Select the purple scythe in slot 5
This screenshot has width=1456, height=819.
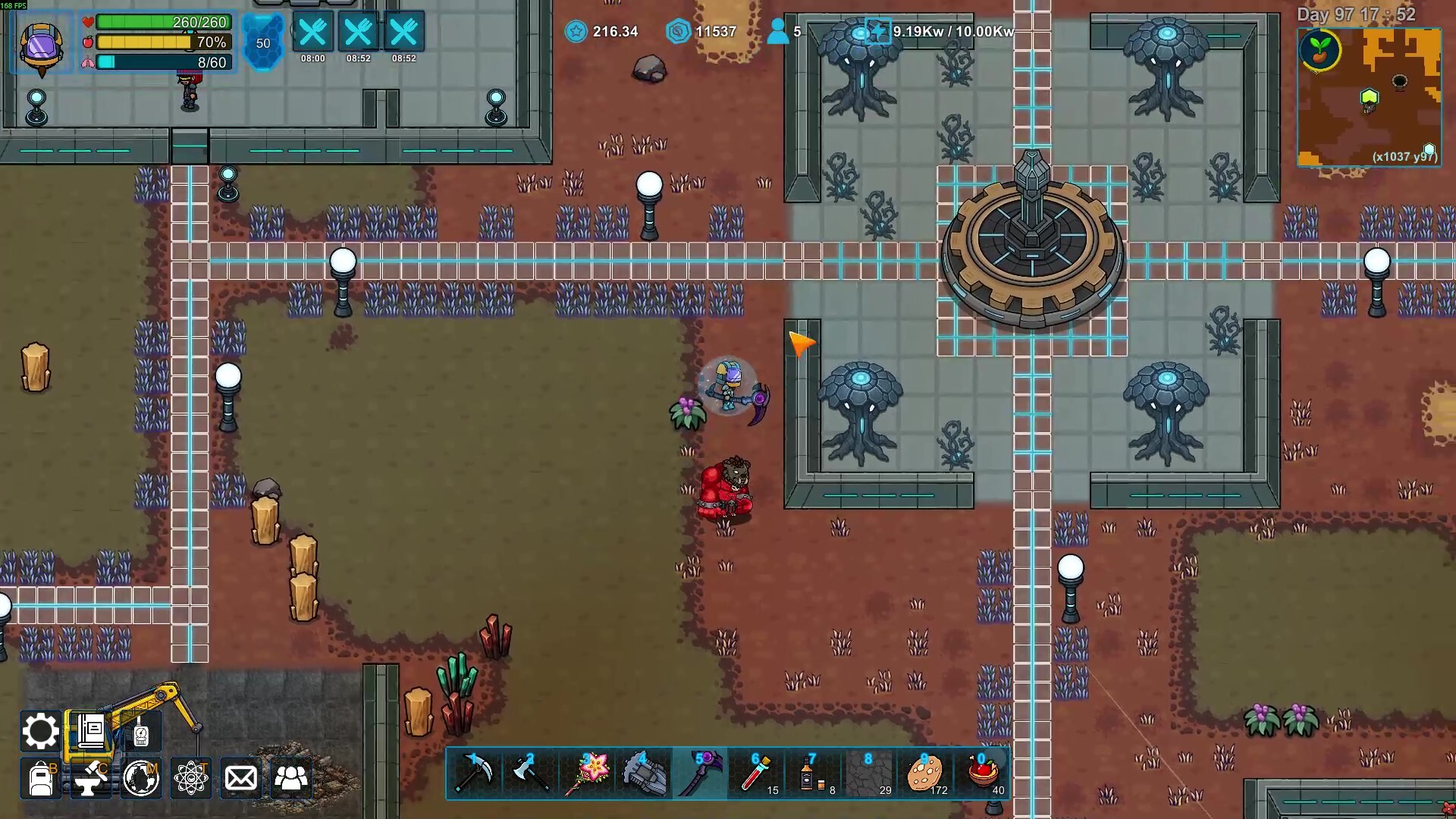(700, 773)
